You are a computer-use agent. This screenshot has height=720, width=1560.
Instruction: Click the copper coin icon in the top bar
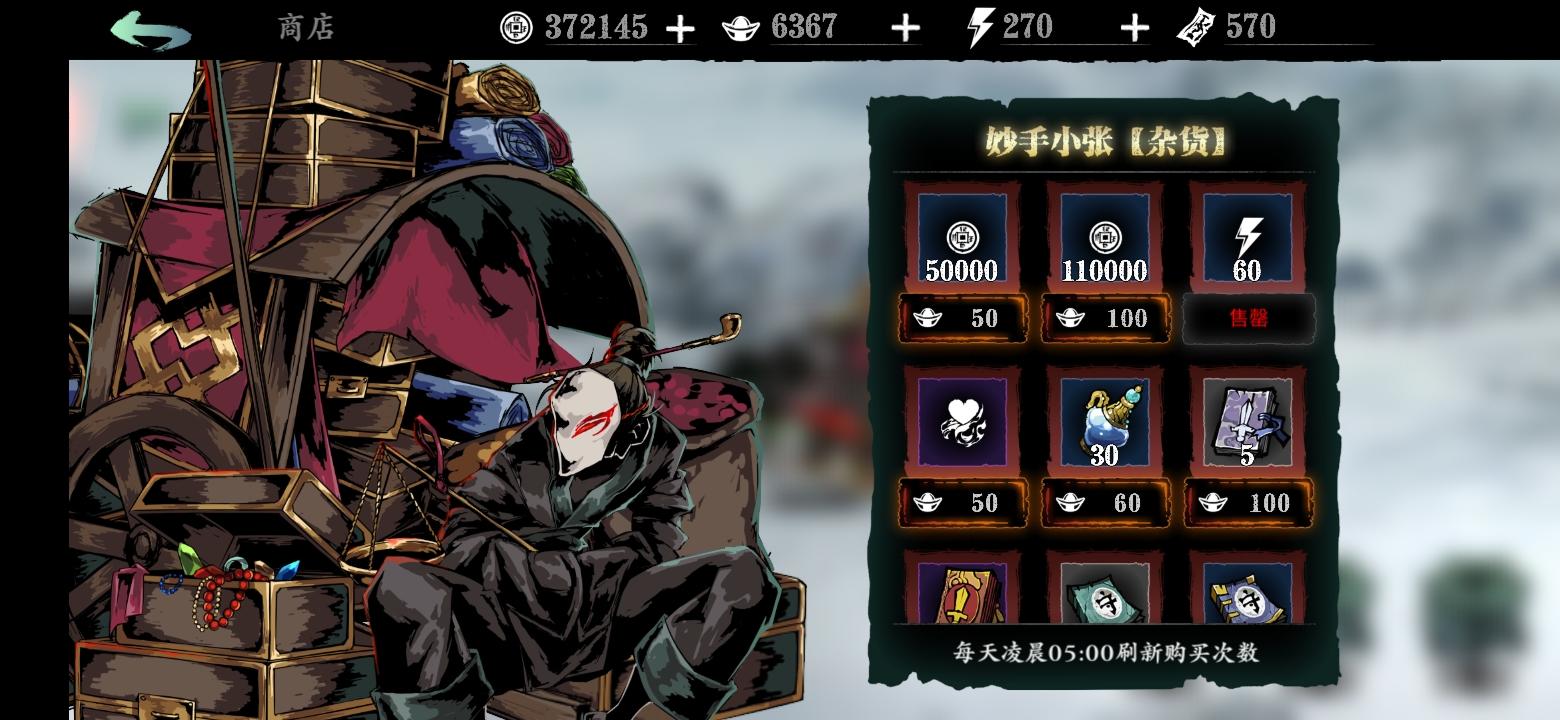(x=515, y=27)
